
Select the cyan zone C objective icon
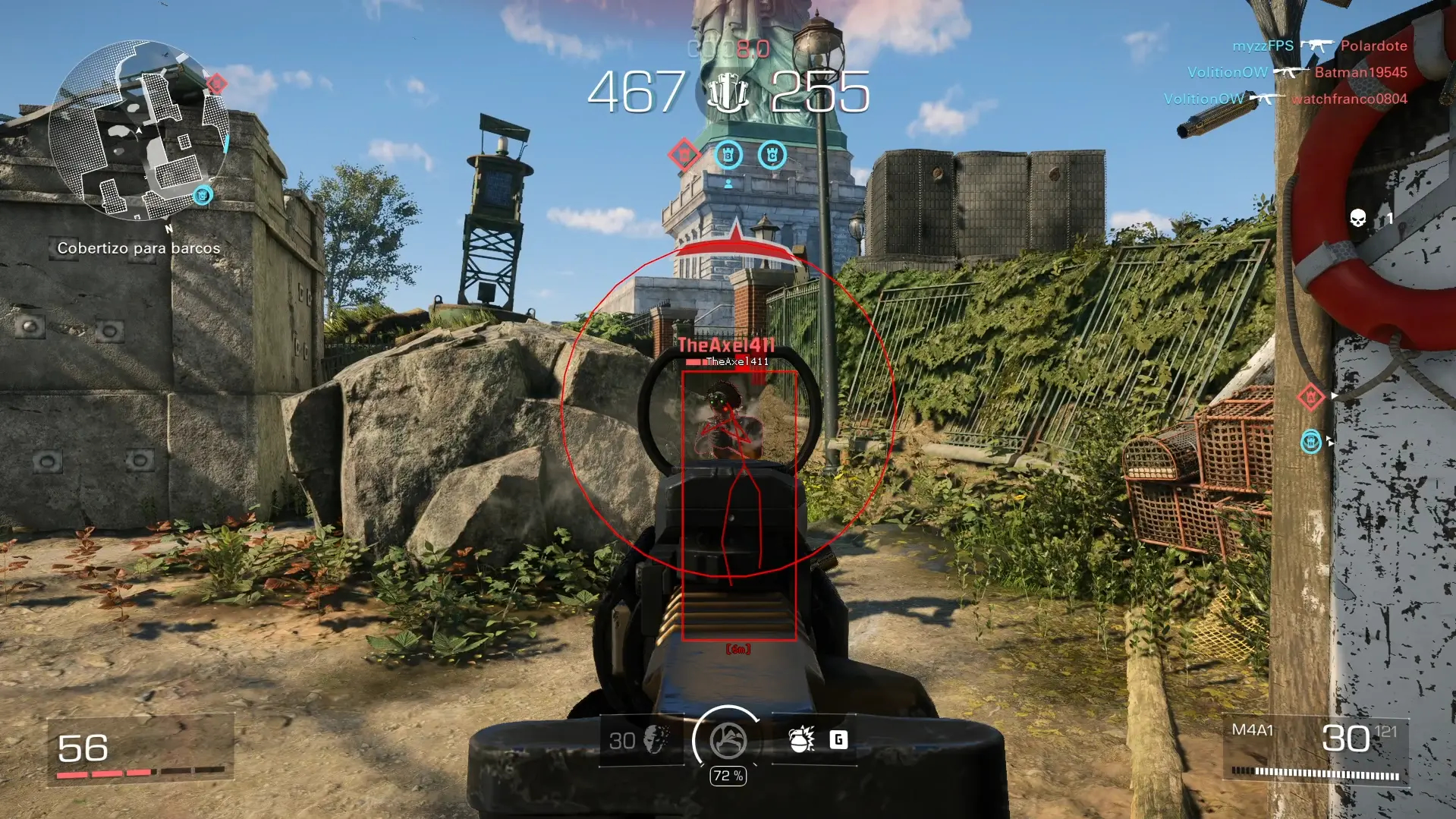(772, 155)
